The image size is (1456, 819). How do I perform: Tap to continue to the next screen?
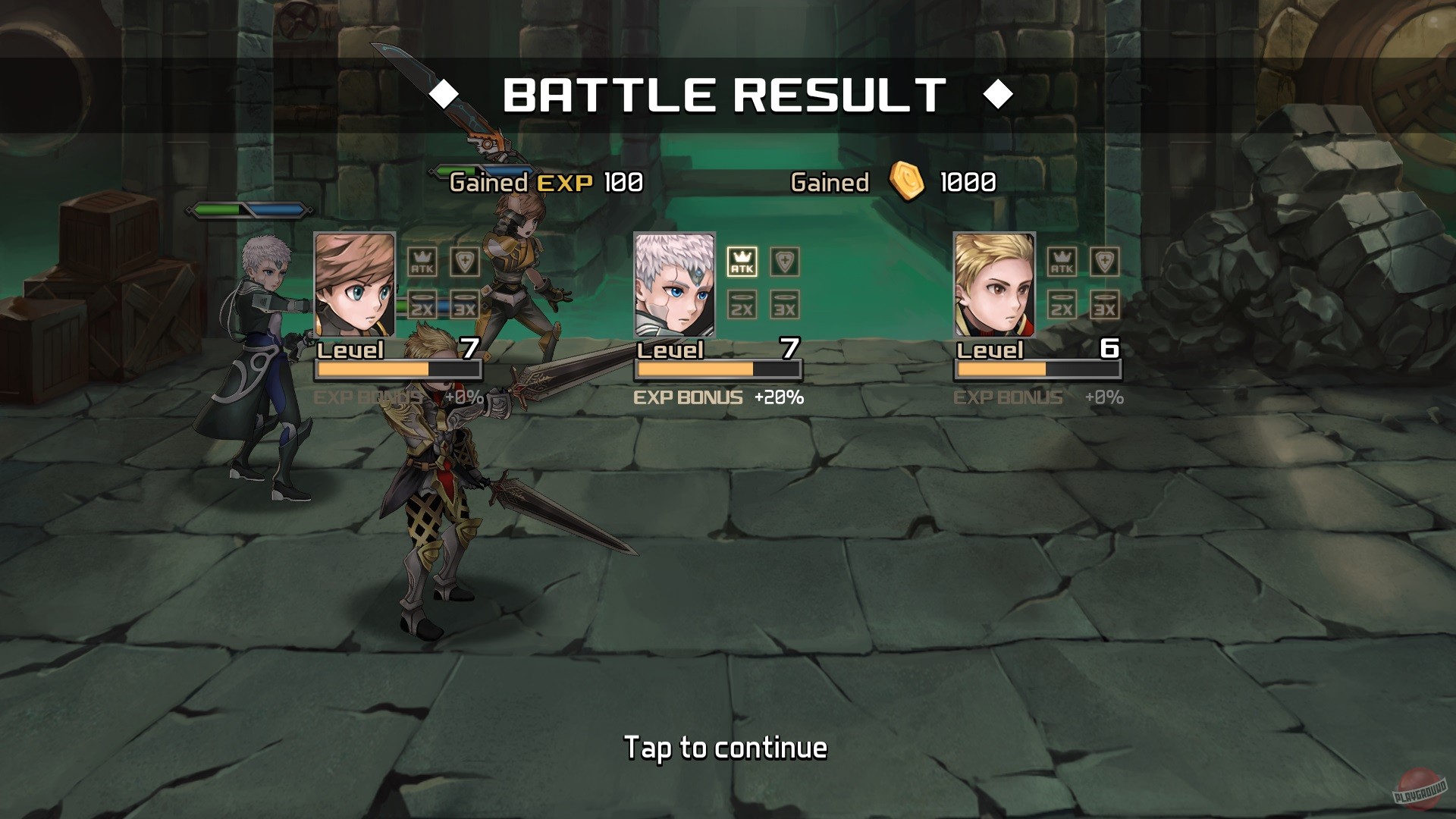725,747
